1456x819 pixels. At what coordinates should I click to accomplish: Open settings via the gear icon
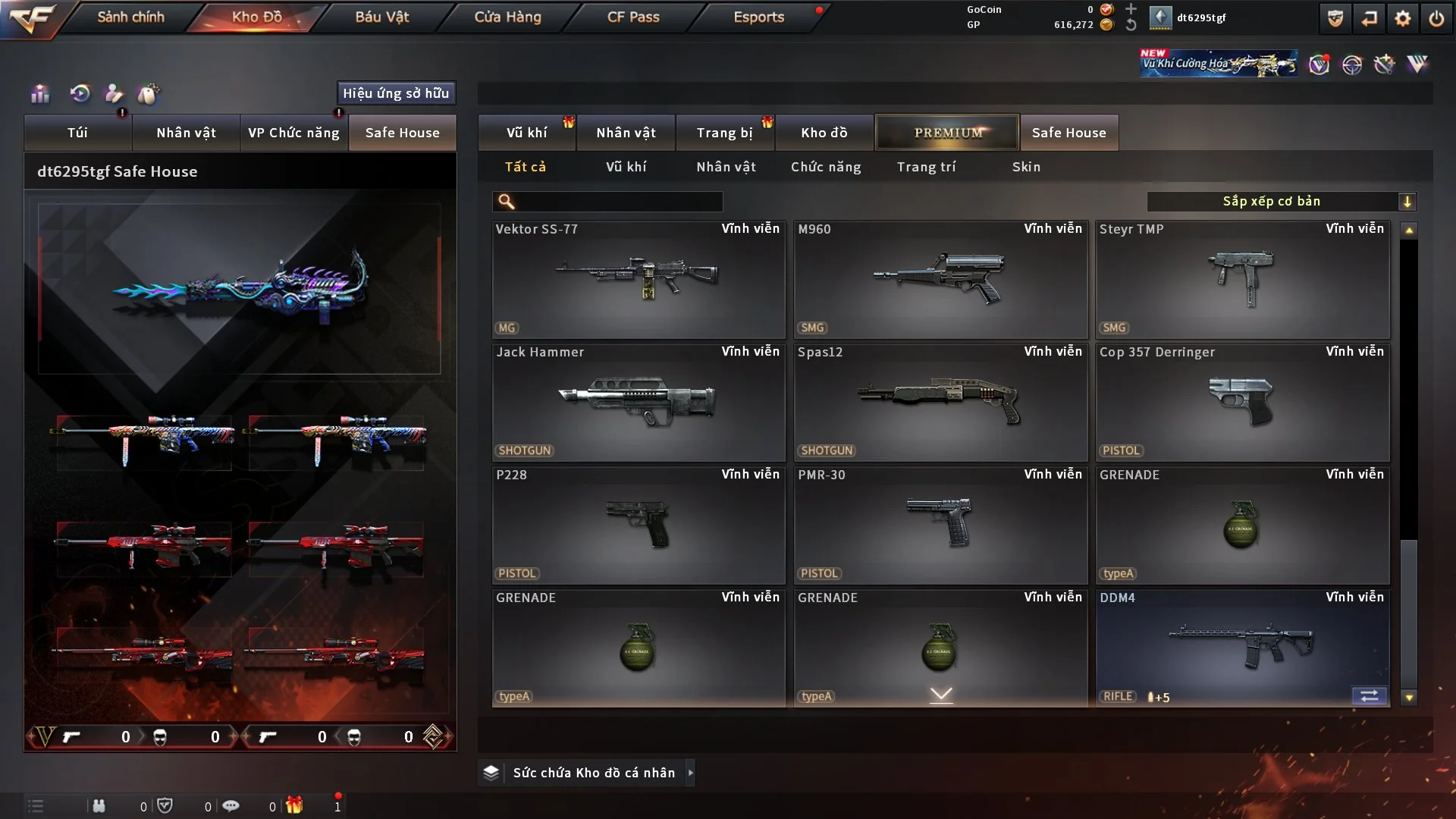click(x=1403, y=18)
